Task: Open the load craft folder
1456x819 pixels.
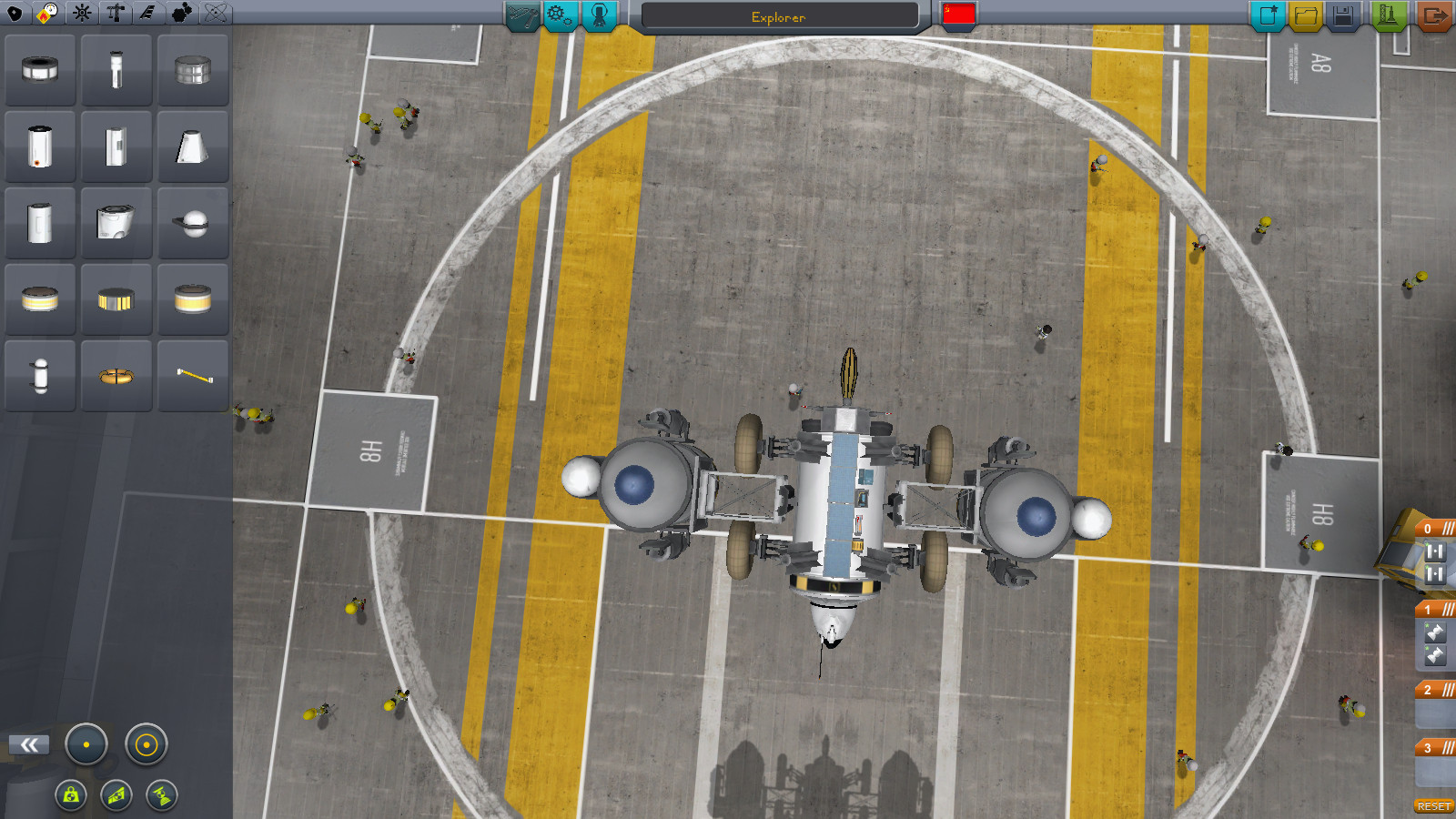Action: [1305, 15]
